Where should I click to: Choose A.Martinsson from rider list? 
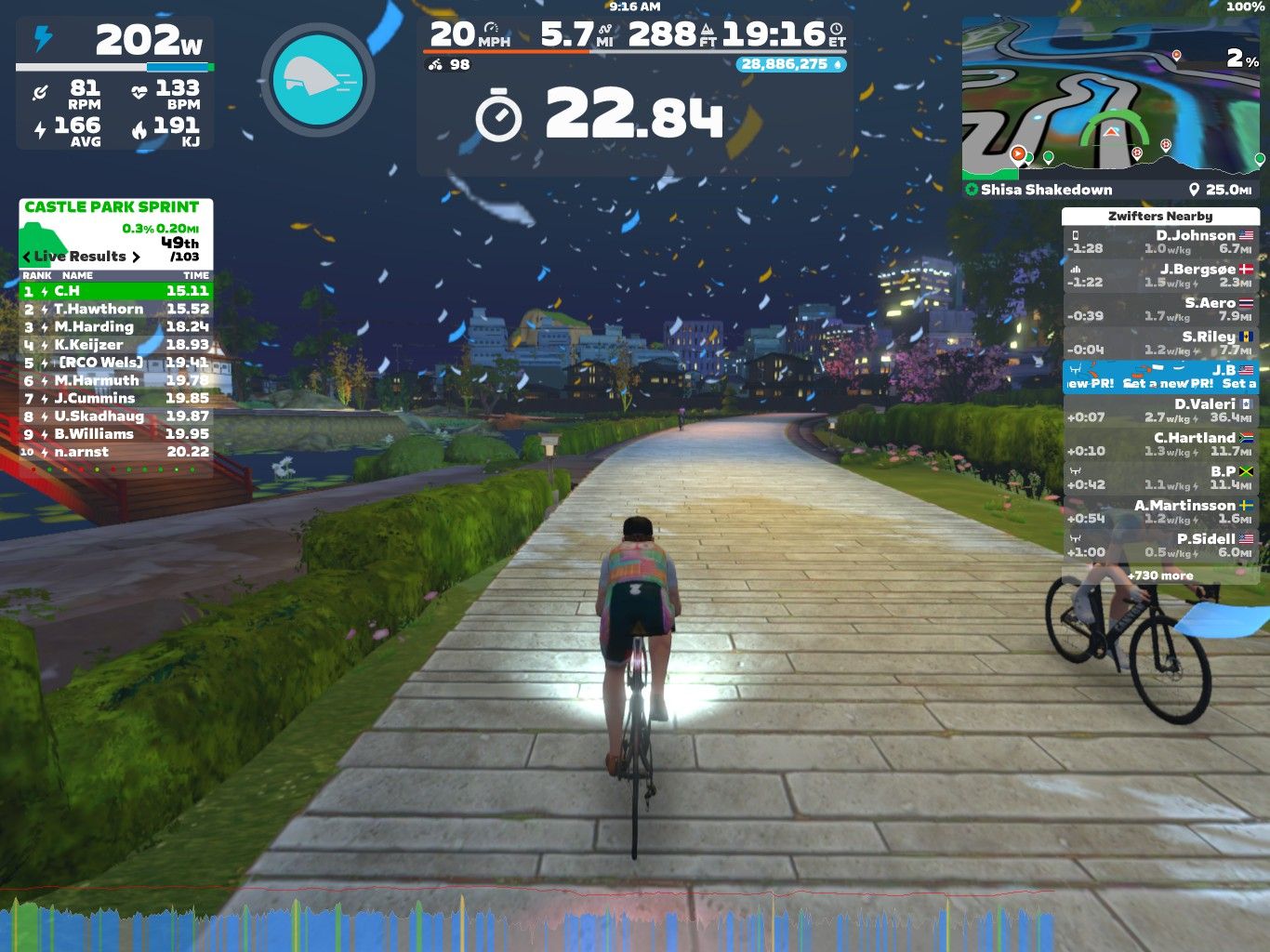coord(1160,511)
